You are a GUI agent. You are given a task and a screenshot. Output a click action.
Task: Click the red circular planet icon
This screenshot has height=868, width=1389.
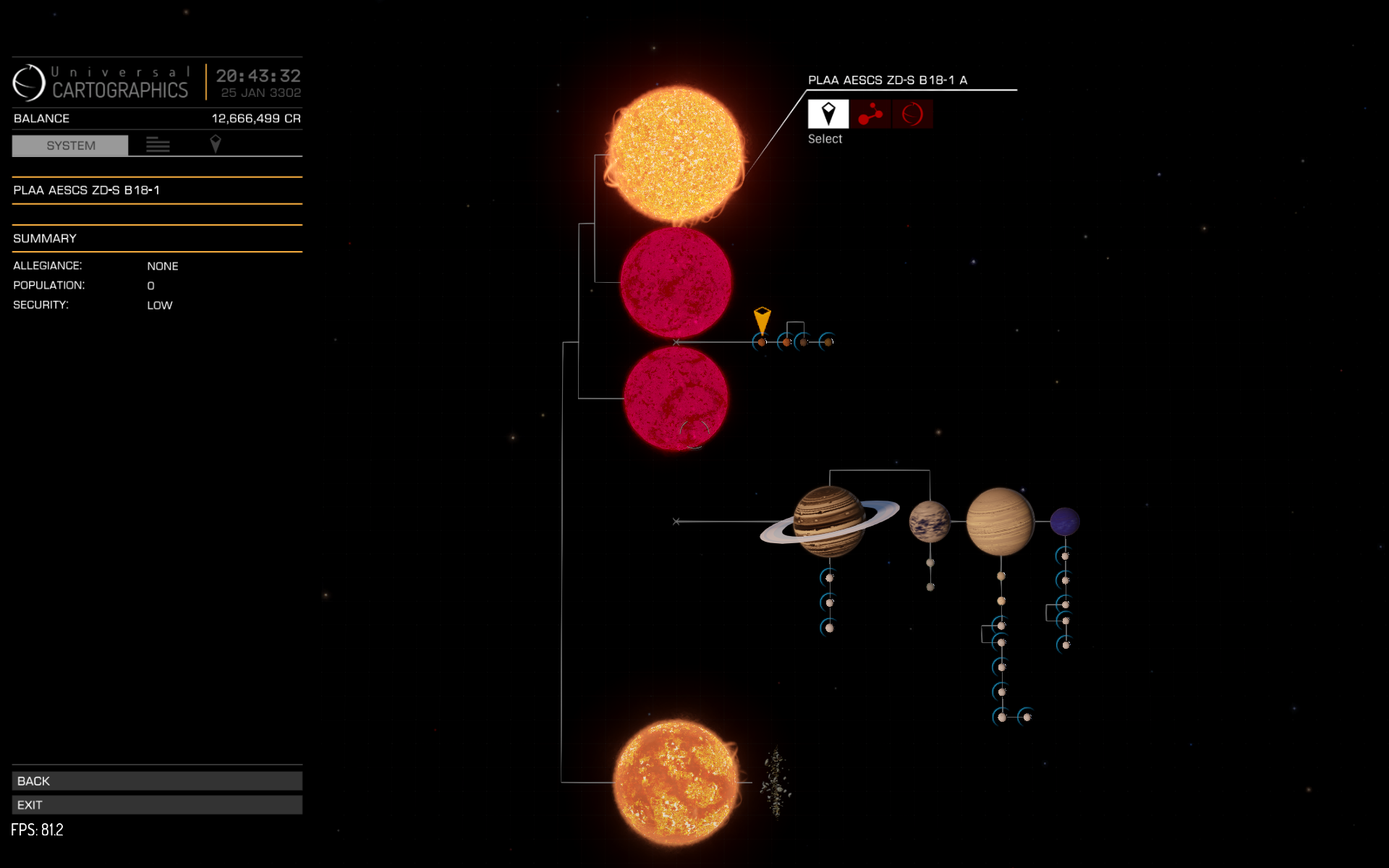[x=912, y=114]
